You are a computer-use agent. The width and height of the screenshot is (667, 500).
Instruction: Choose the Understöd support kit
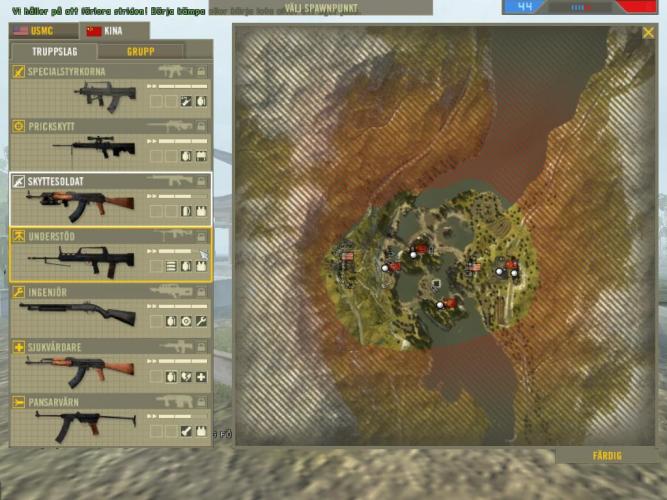click(x=109, y=254)
